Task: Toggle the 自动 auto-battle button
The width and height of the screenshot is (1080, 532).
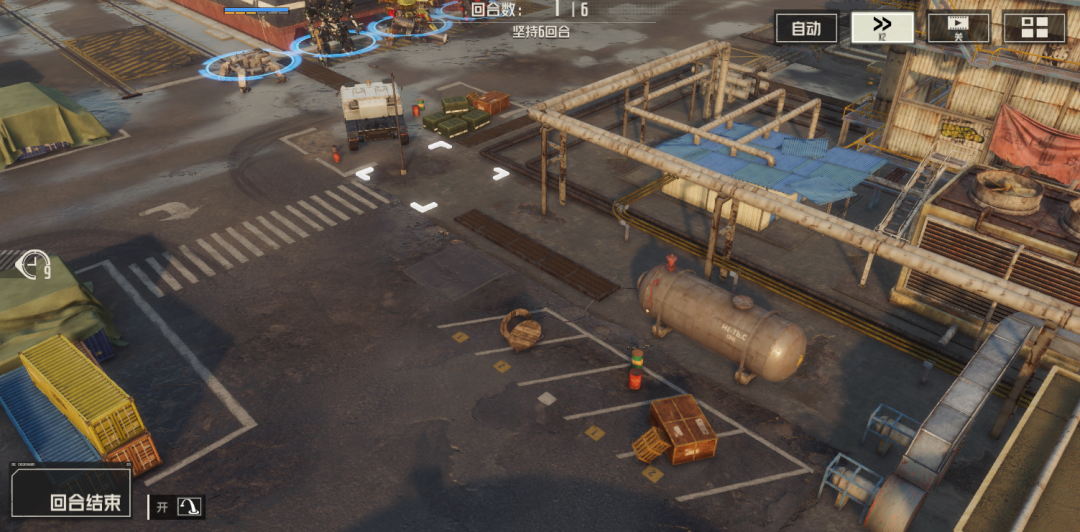Action: pos(806,28)
